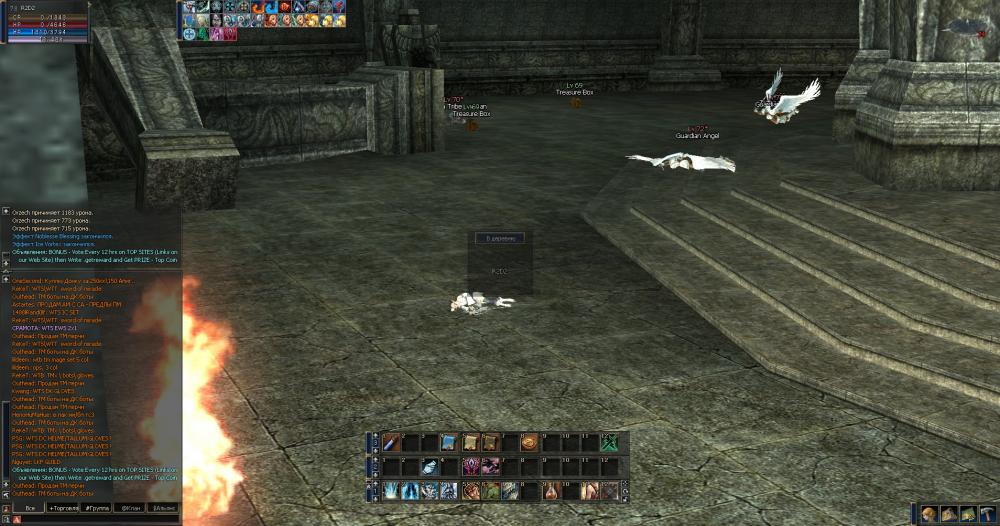Use the blue scroll in the top hotbar row
The image size is (1000, 526).
tap(449, 442)
